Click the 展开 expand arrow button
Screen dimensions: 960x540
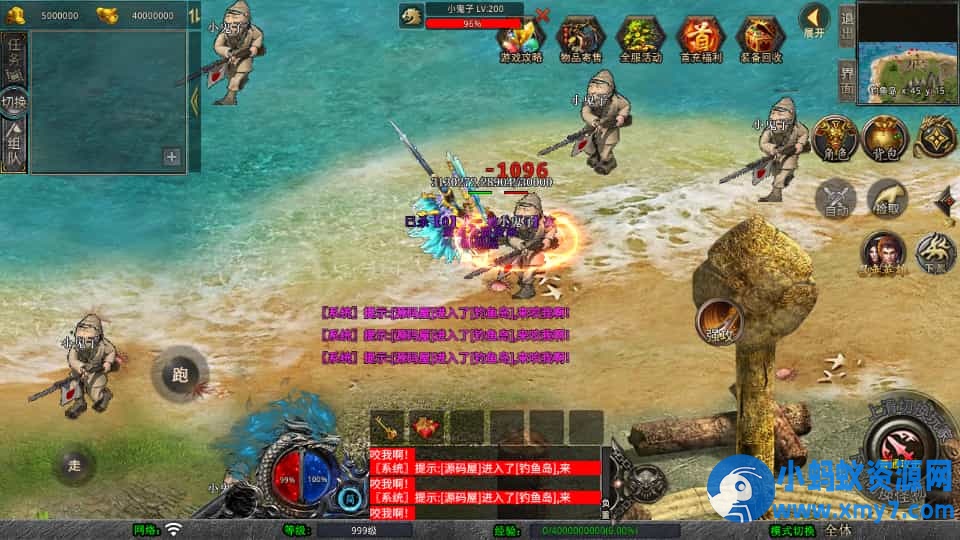coord(815,18)
